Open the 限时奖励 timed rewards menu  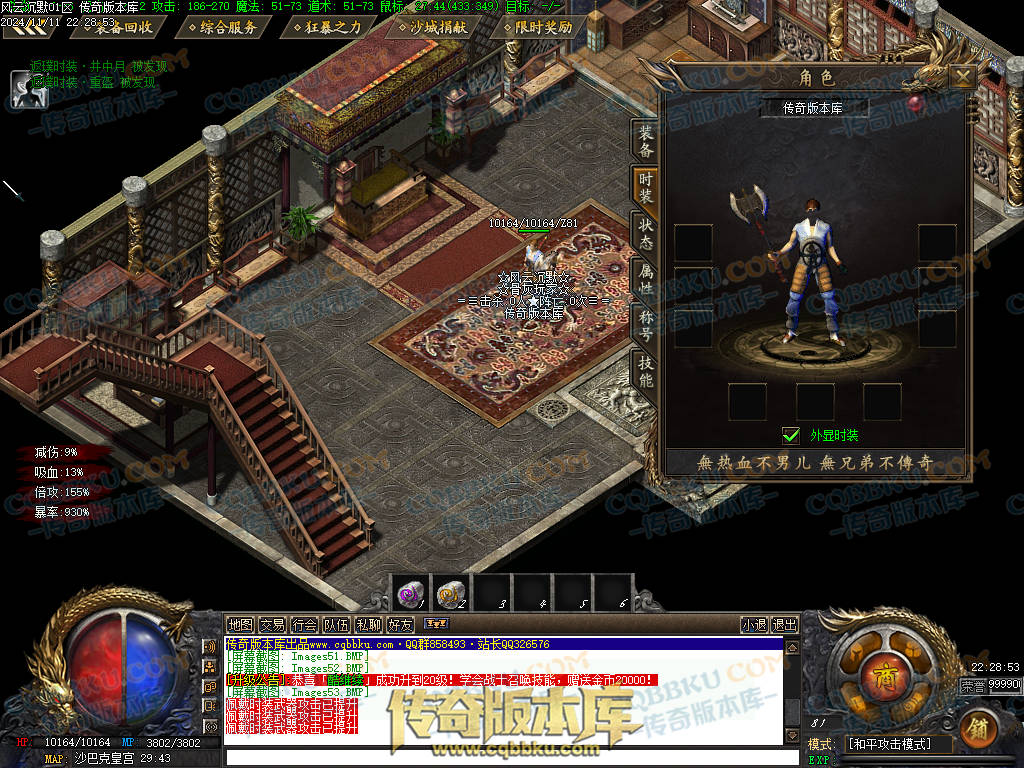coord(543,27)
